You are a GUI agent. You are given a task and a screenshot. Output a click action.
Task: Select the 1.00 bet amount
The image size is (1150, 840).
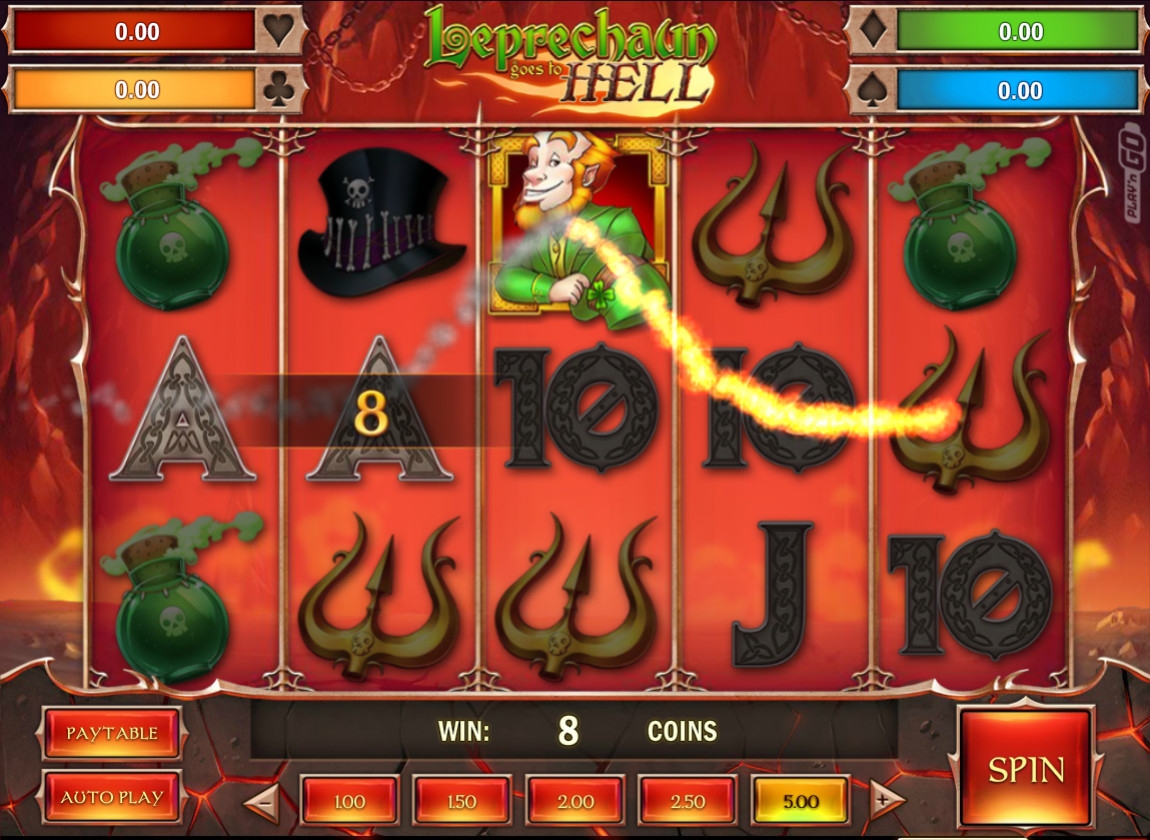click(x=349, y=801)
